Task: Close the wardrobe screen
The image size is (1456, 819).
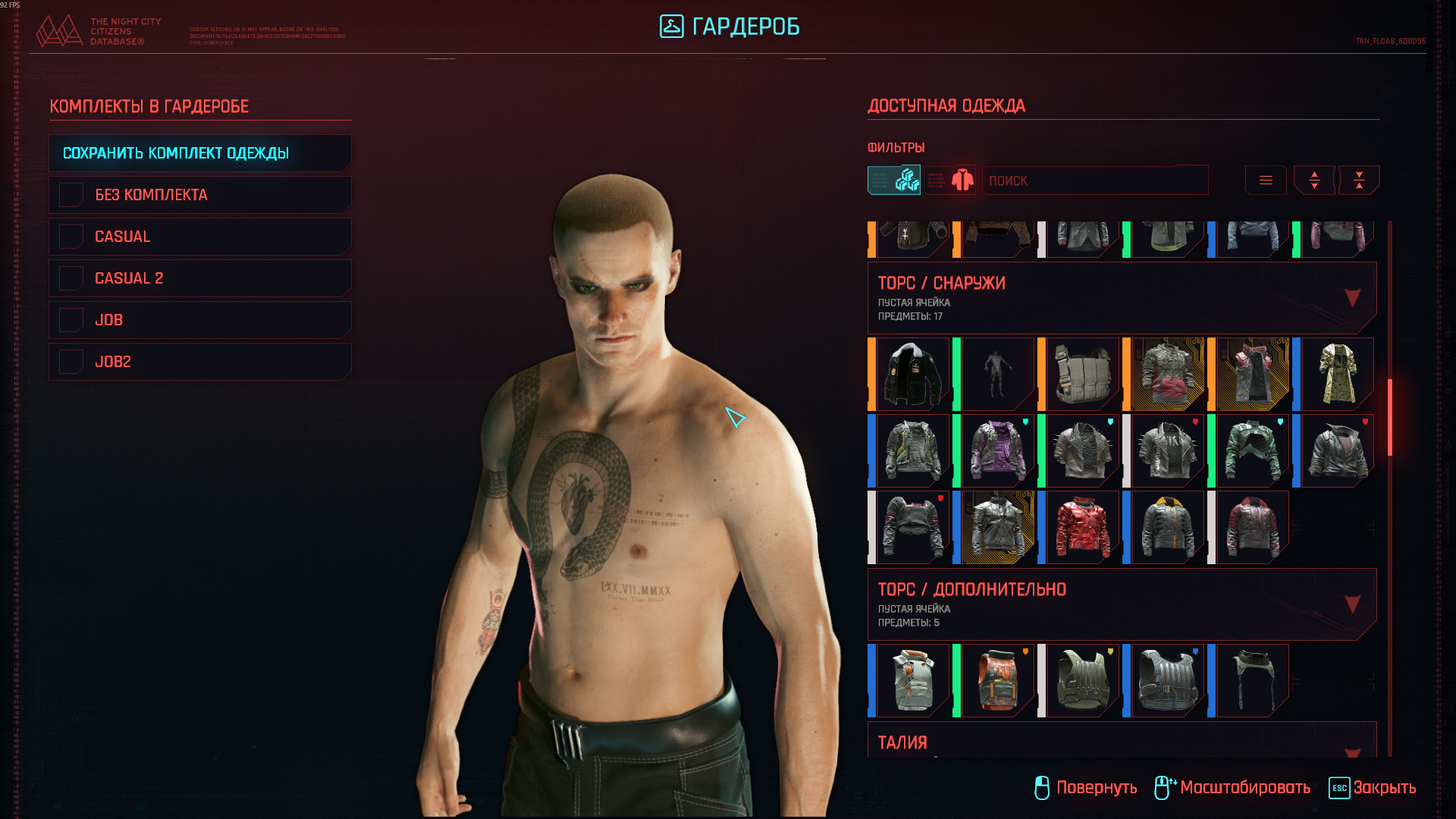Action: (1373, 788)
